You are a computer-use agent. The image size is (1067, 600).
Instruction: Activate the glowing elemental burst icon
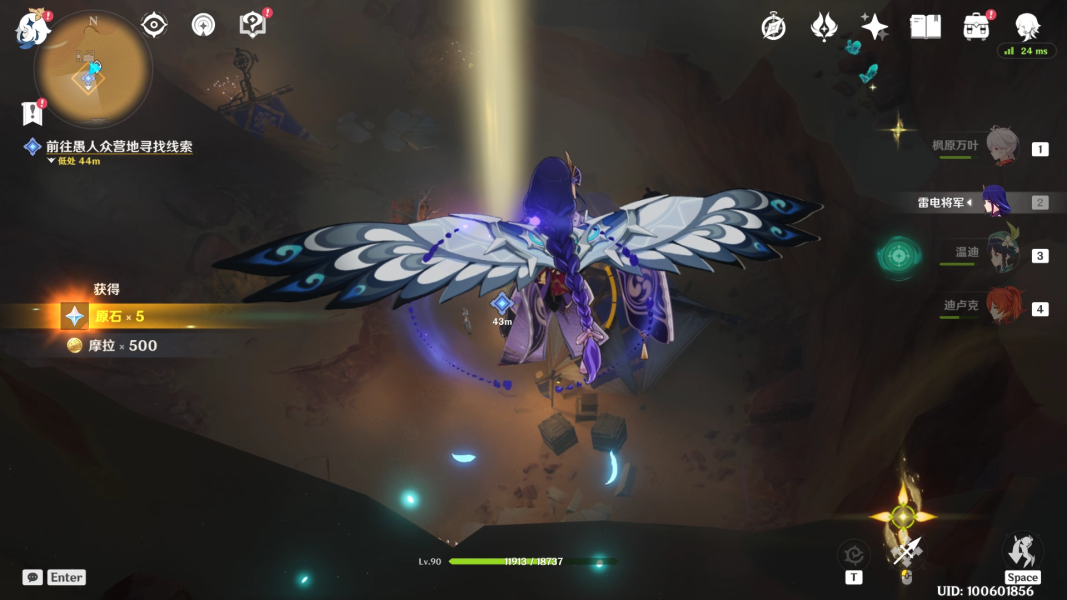[x=903, y=517]
